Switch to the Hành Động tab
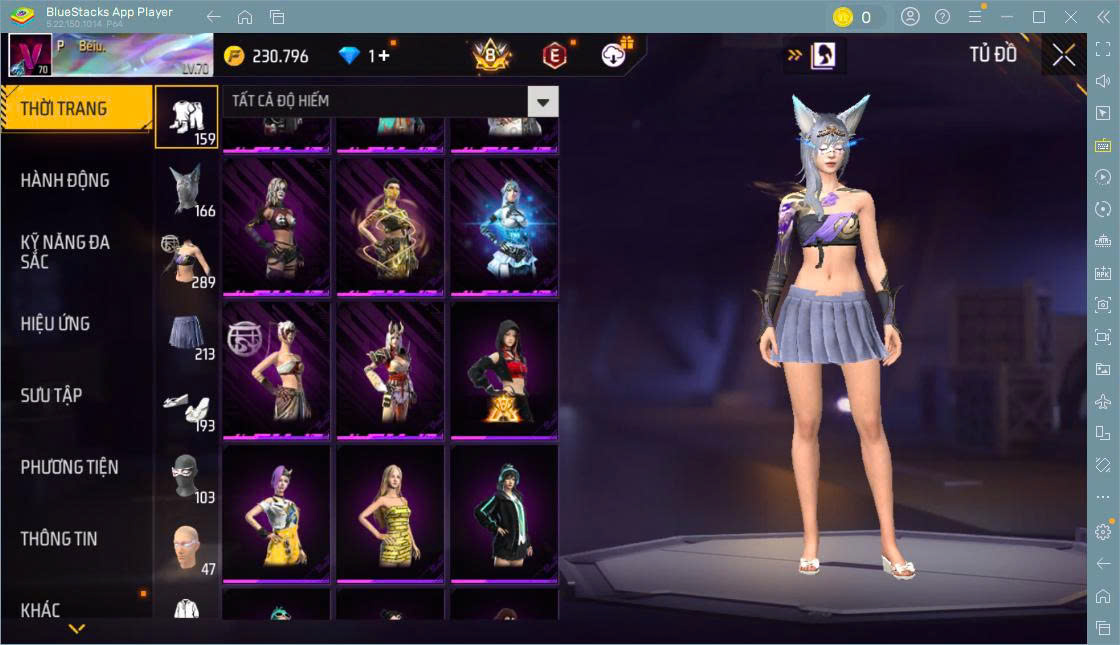The height and width of the screenshot is (645, 1120). [65, 181]
